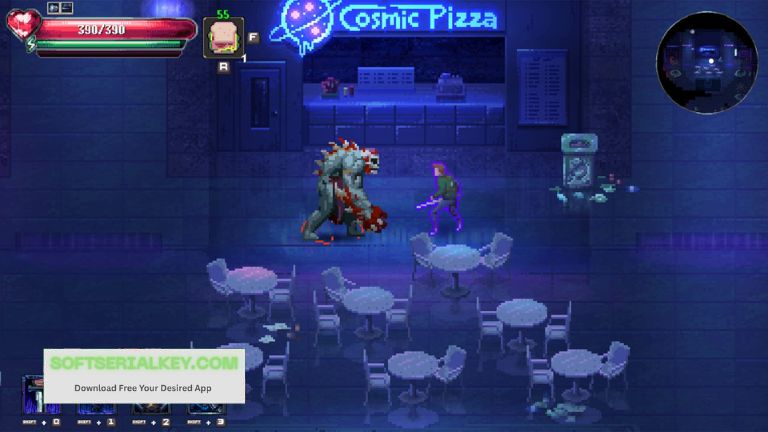The height and width of the screenshot is (432, 768).
Task: Use the sandwich healing item slot
Action: pos(222,37)
